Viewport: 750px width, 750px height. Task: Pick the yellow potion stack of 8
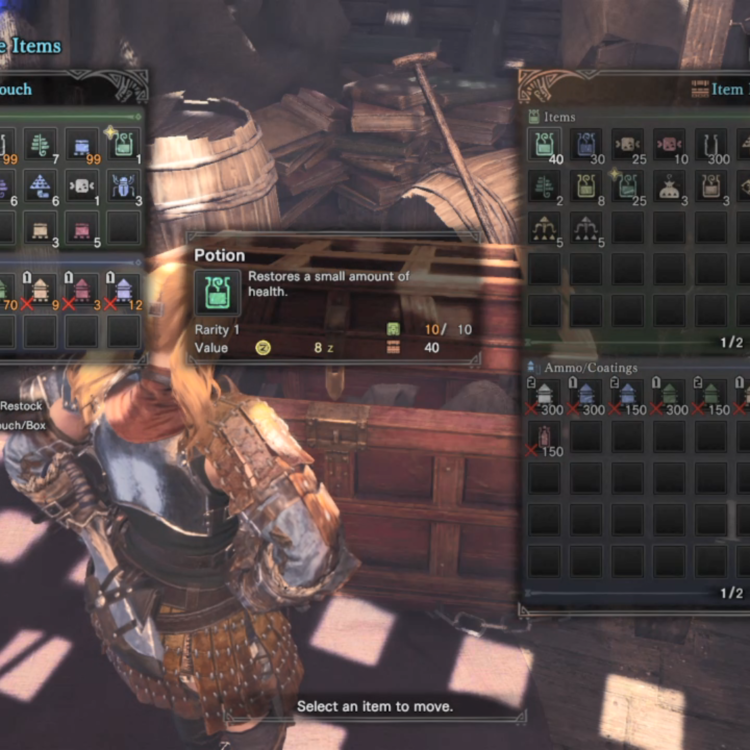pyautogui.click(x=586, y=186)
